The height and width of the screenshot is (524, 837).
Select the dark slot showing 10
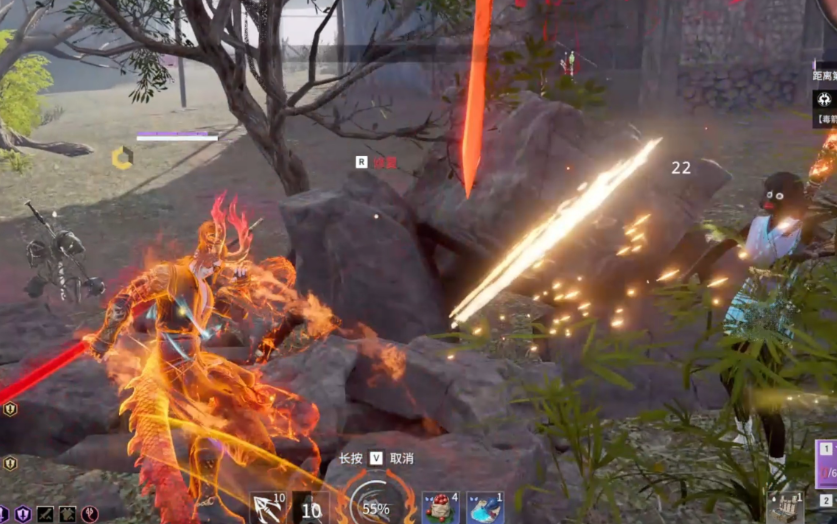pos(311,509)
